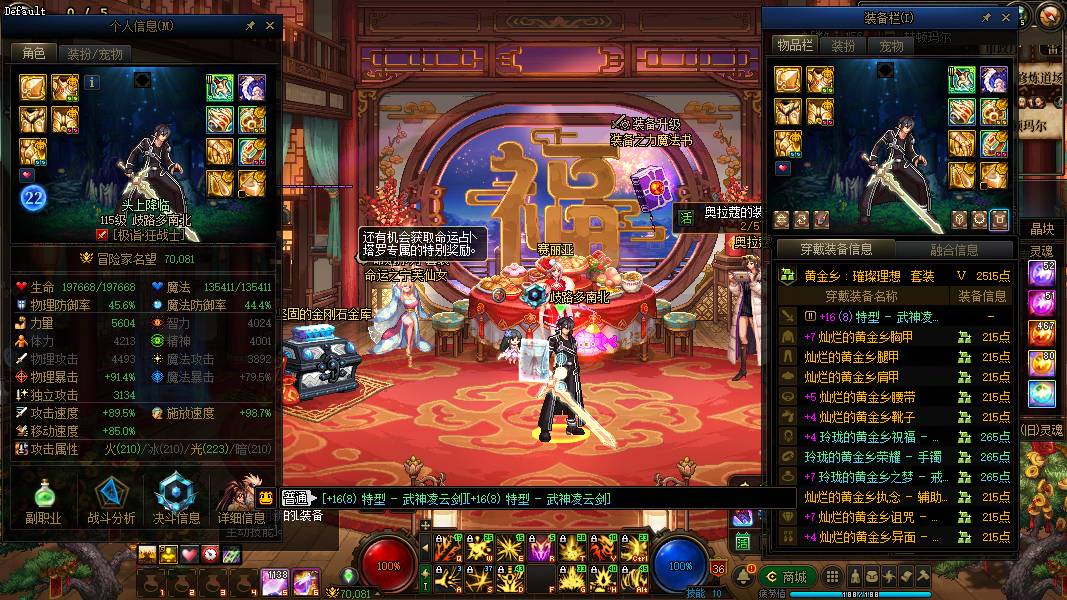Close the 装备栏 equipment window
1067x600 pixels.
point(1007,18)
